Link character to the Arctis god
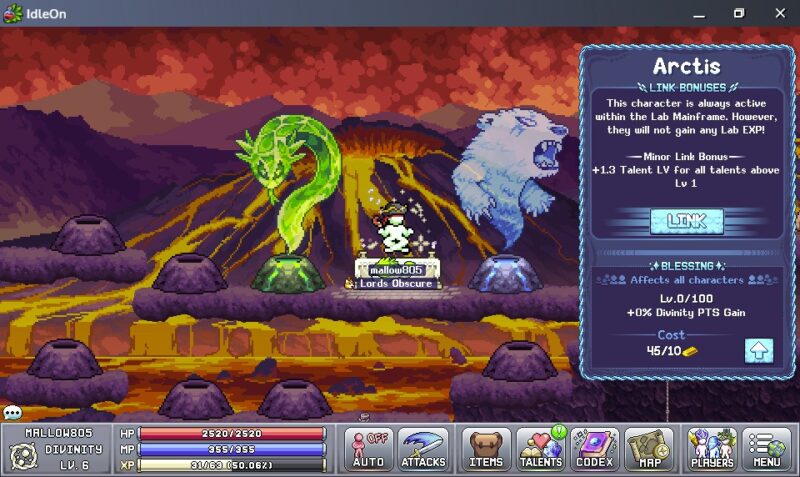This screenshot has width=800, height=477. tap(686, 221)
